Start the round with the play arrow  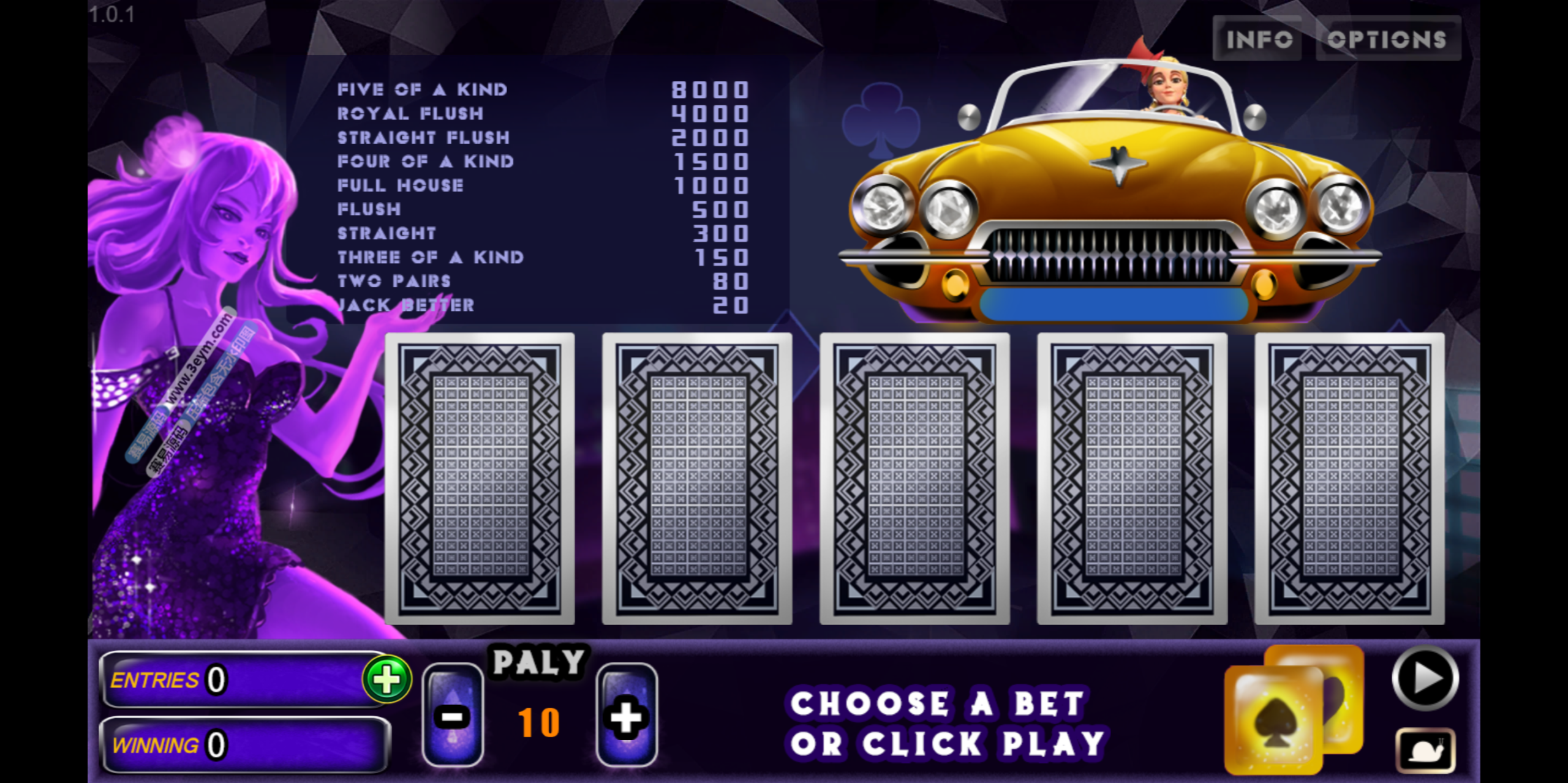click(x=1425, y=678)
